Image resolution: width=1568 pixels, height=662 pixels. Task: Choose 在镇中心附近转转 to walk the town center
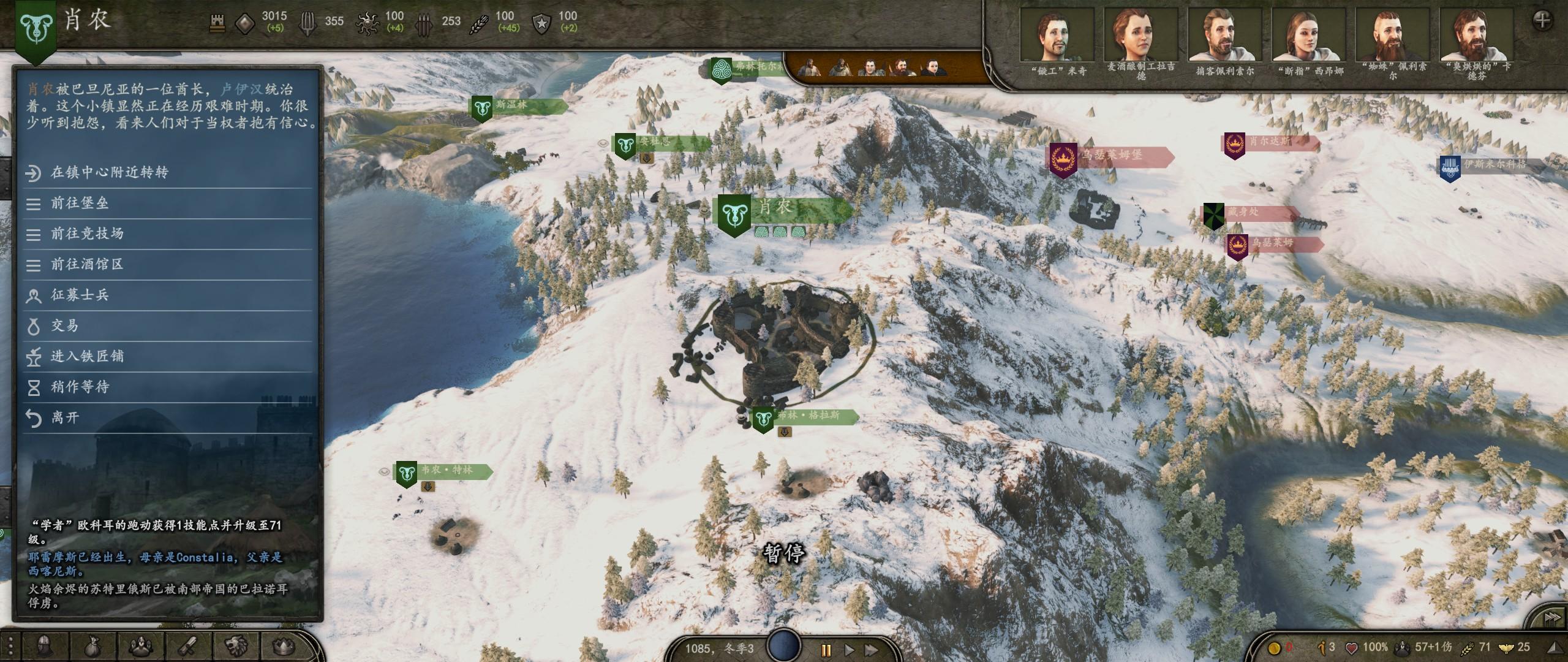pos(109,173)
